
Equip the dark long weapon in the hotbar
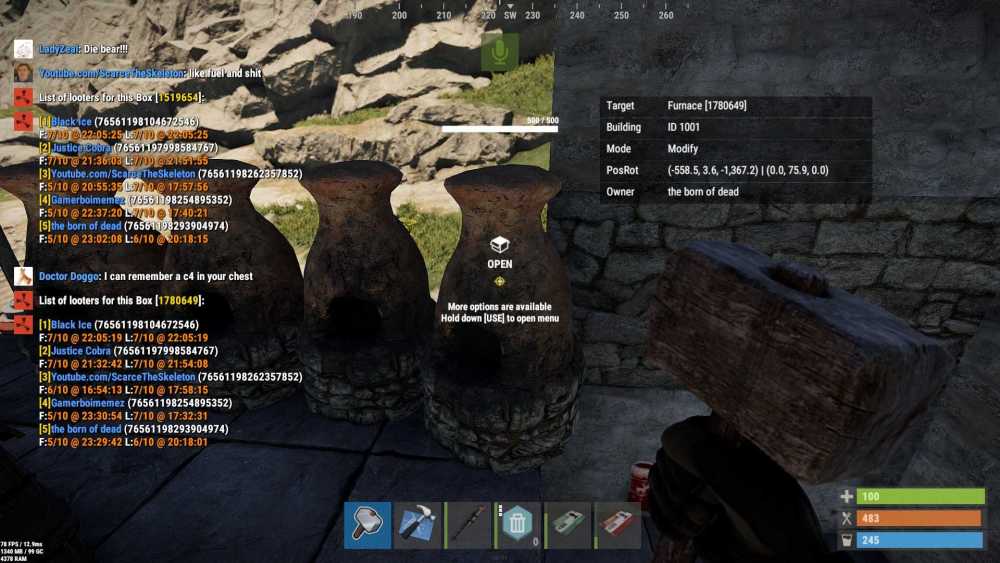(x=467, y=525)
